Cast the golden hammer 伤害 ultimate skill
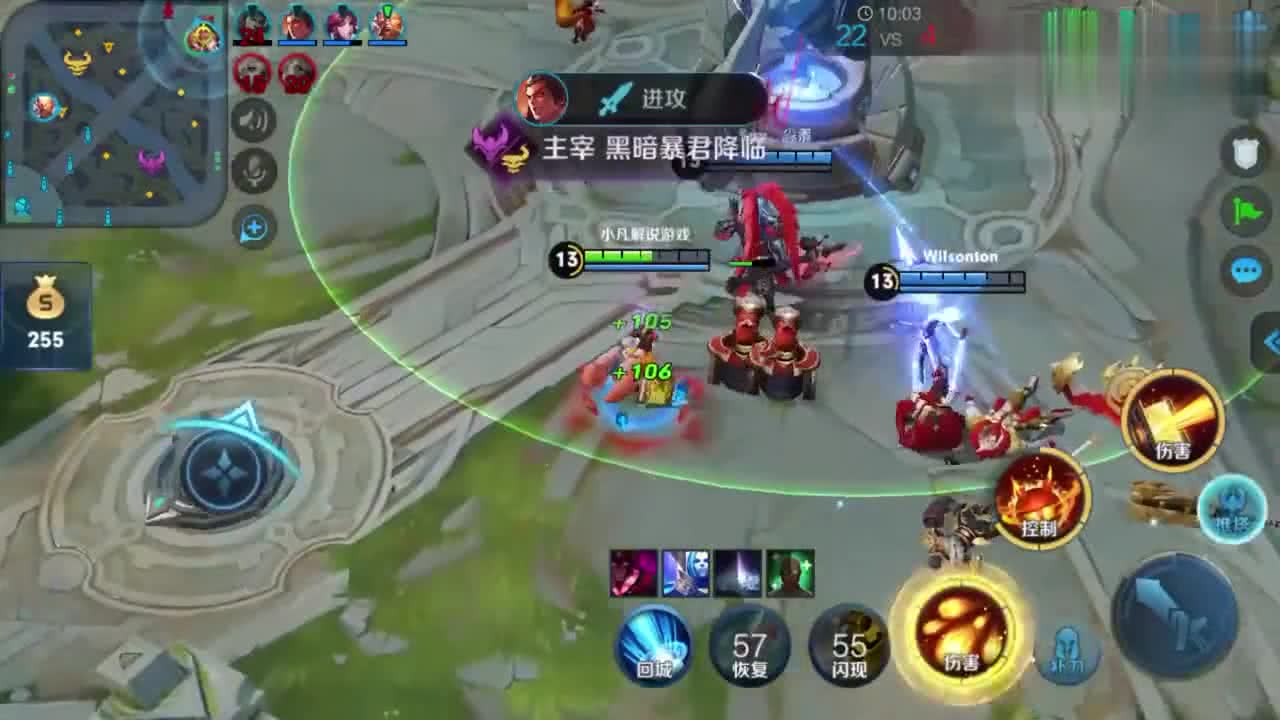Image resolution: width=1280 pixels, height=720 pixels. [x=1172, y=422]
